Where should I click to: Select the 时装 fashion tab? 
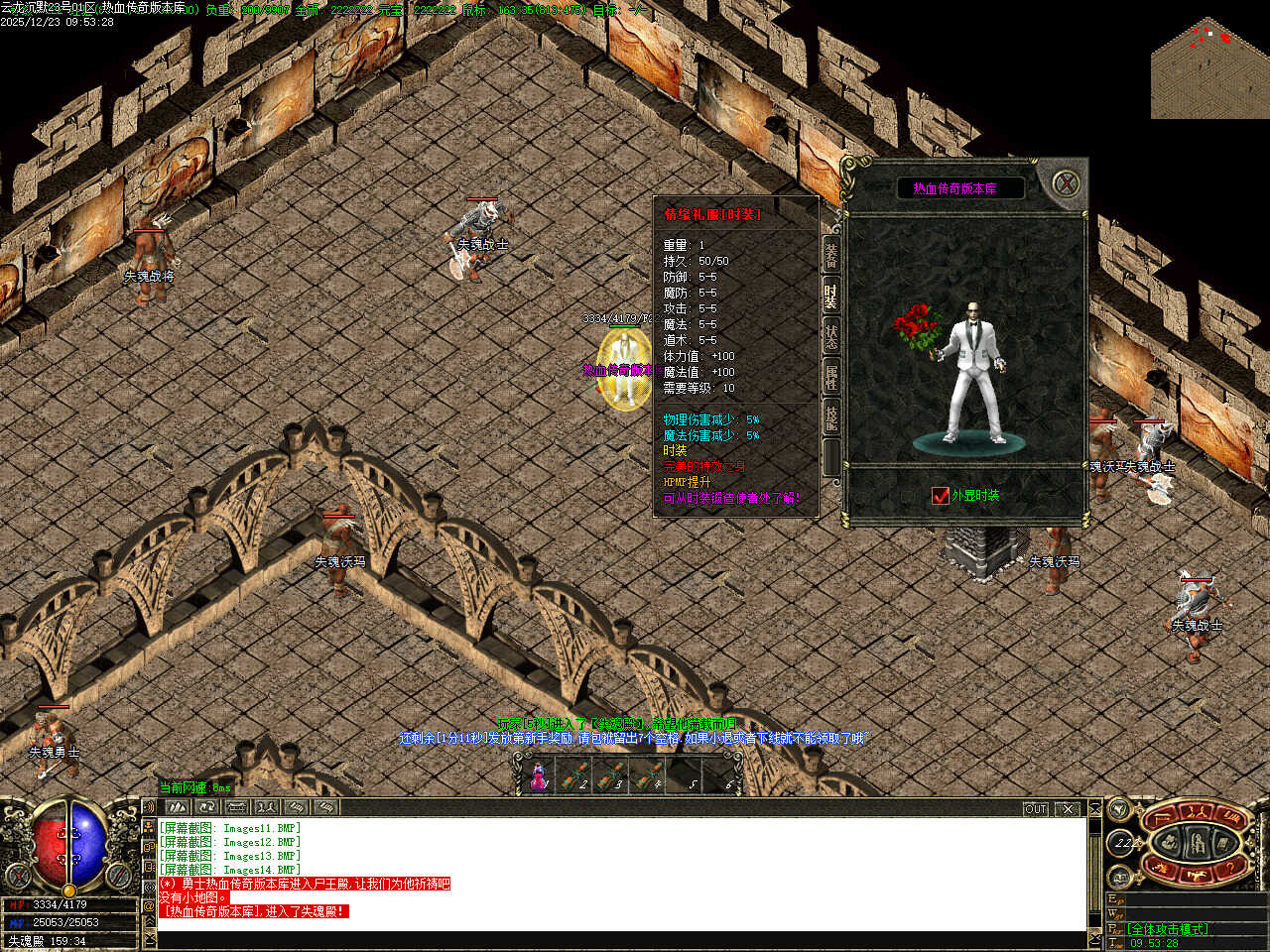click(x=831, y=297)
